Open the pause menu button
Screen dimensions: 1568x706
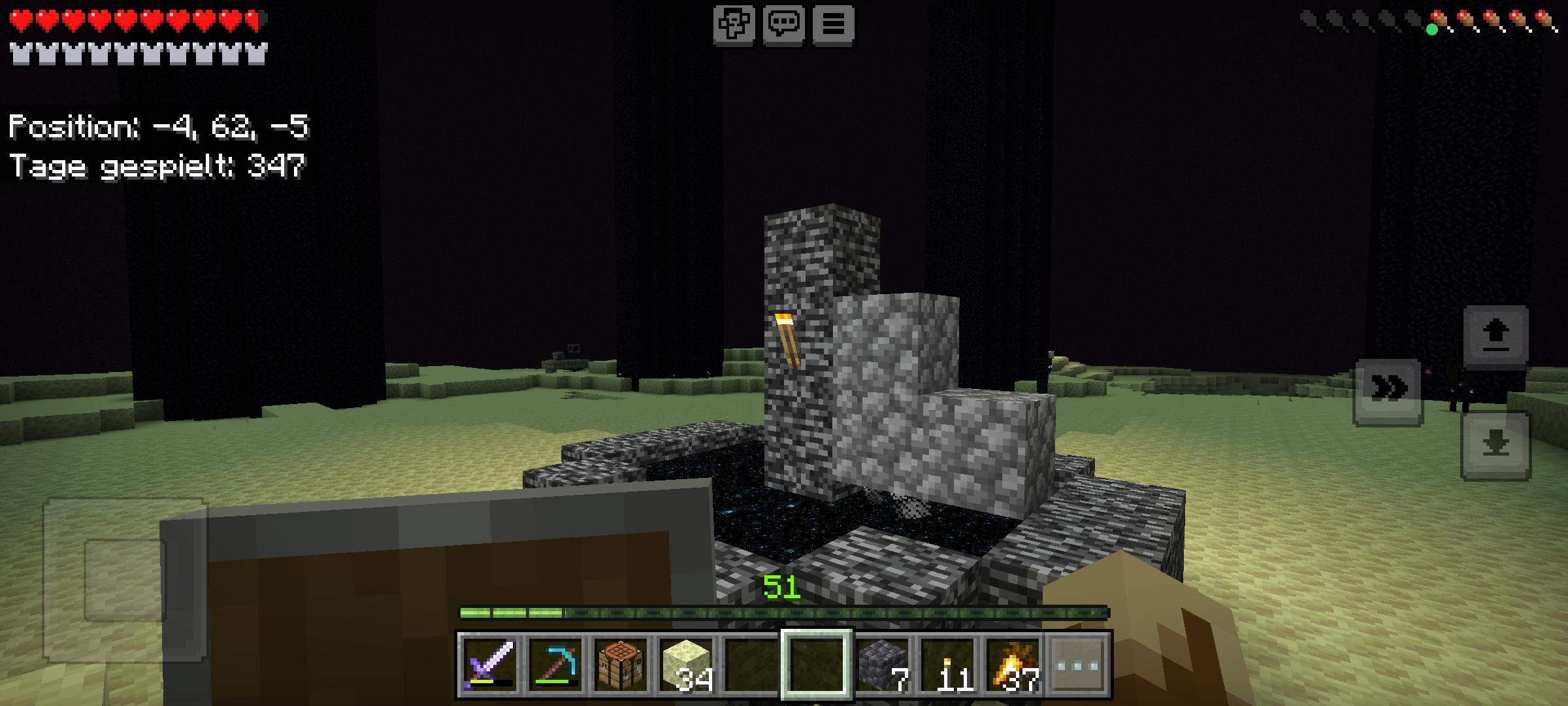834,25
